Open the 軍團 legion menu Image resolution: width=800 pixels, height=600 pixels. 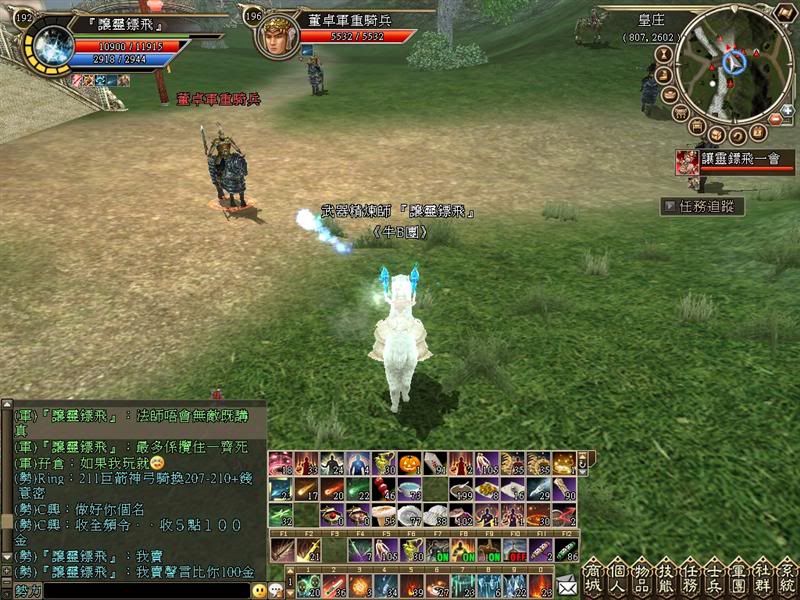[739, 577]
